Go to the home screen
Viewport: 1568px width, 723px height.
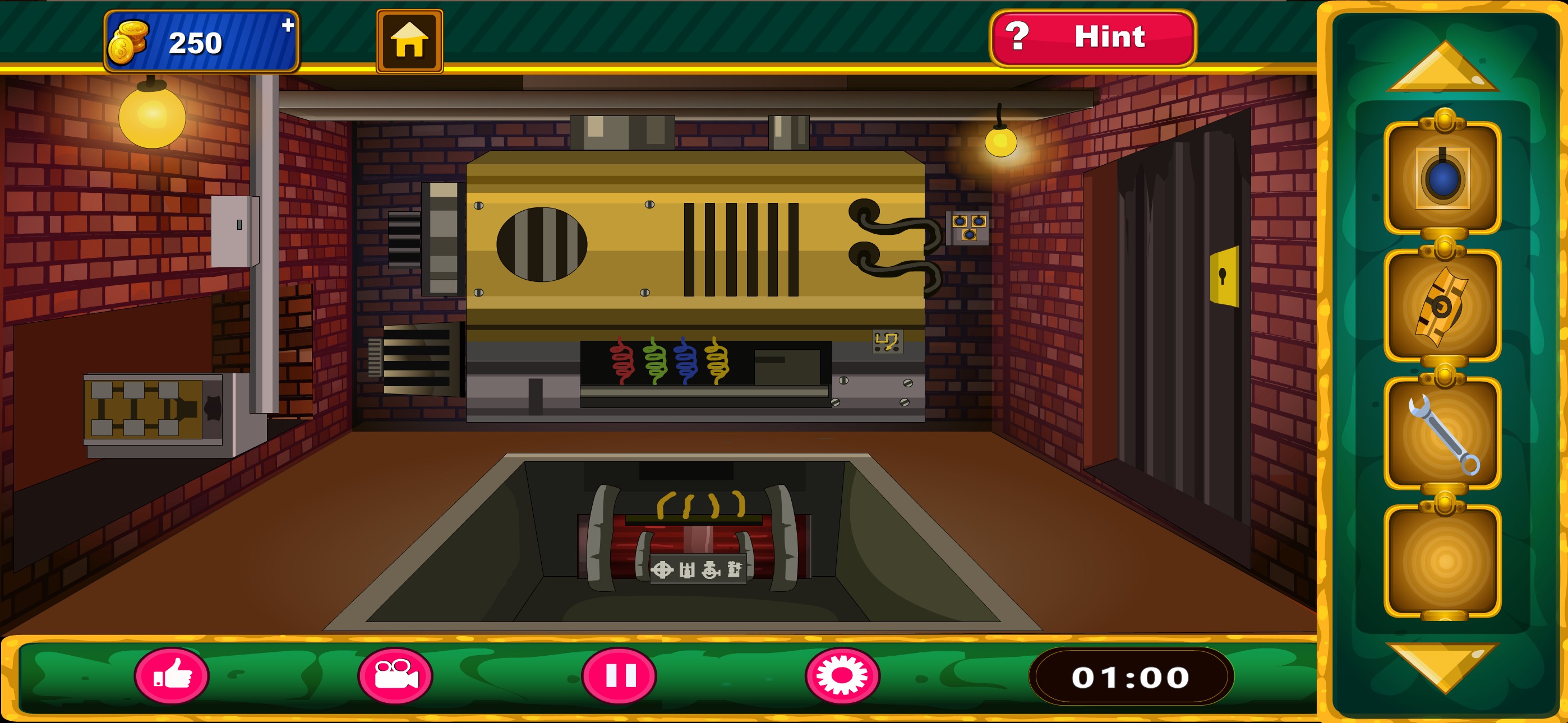click(409, 41)
